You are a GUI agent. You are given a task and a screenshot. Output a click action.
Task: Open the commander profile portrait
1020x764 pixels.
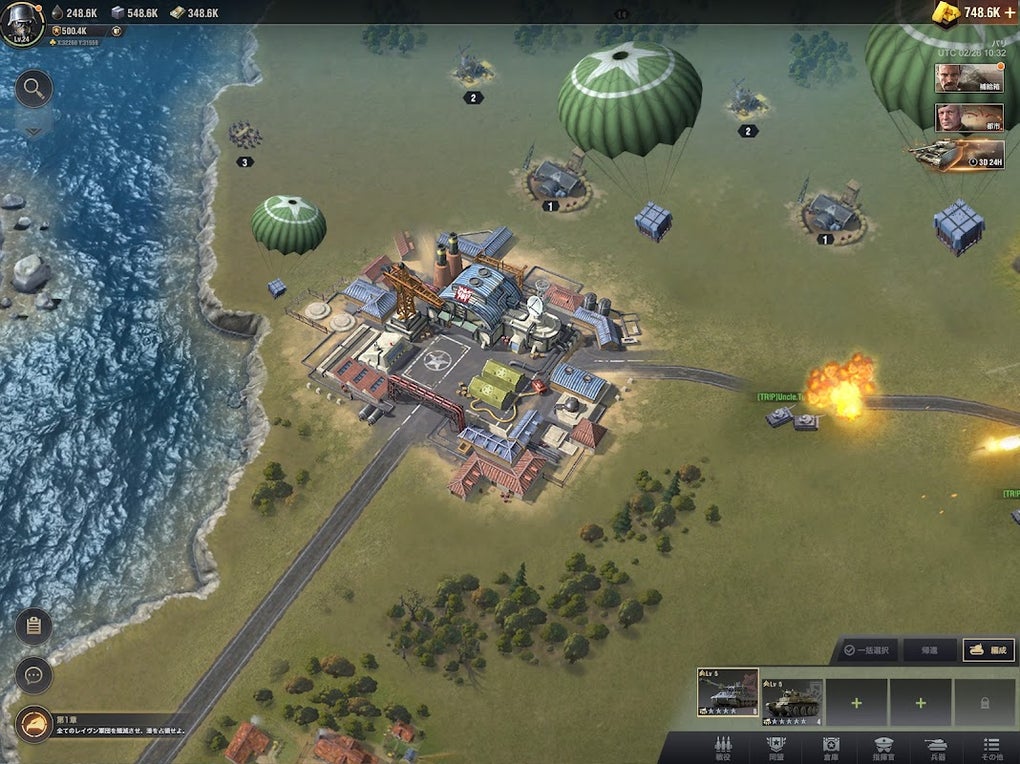coord(22,22)
